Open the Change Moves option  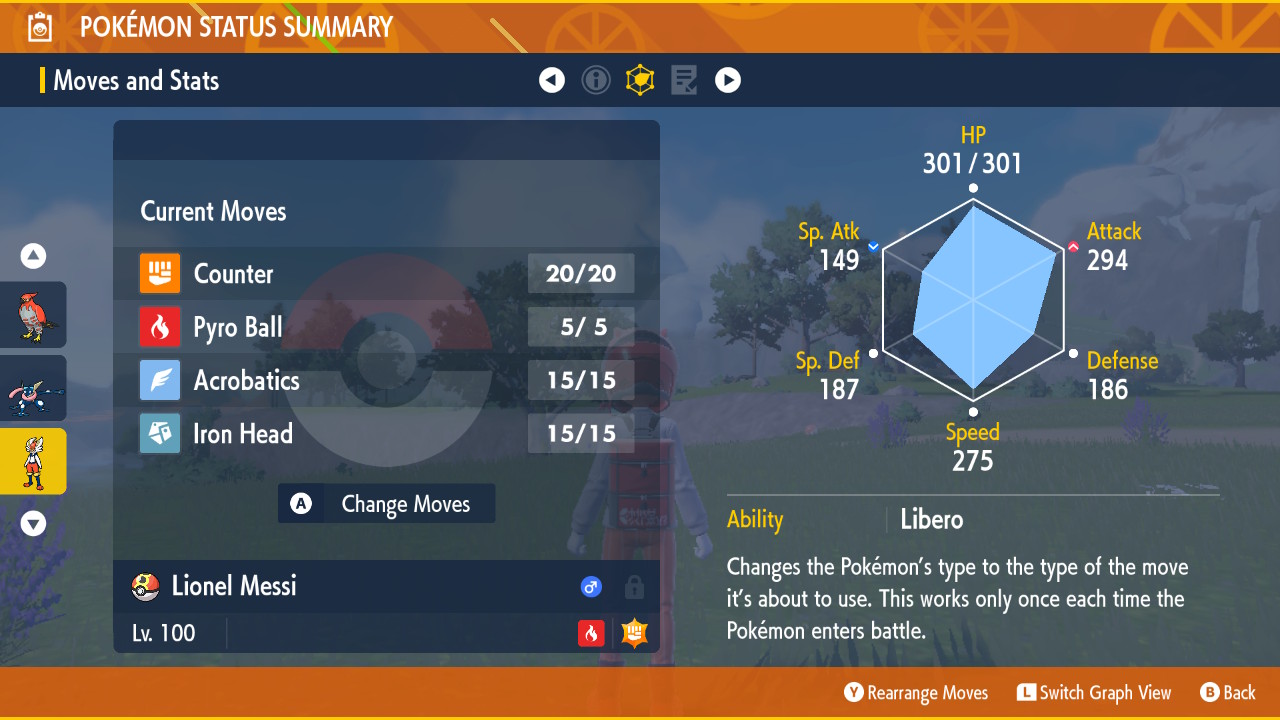pyautogui.click(x=386, y=504)
